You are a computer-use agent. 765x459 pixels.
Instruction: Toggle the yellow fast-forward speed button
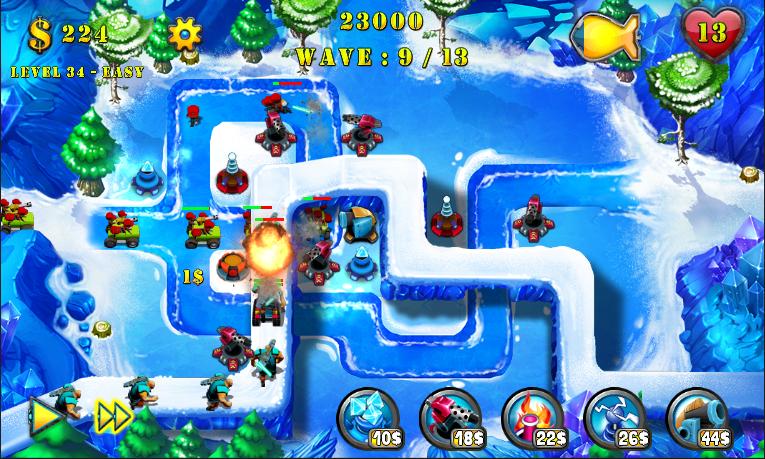112,417
